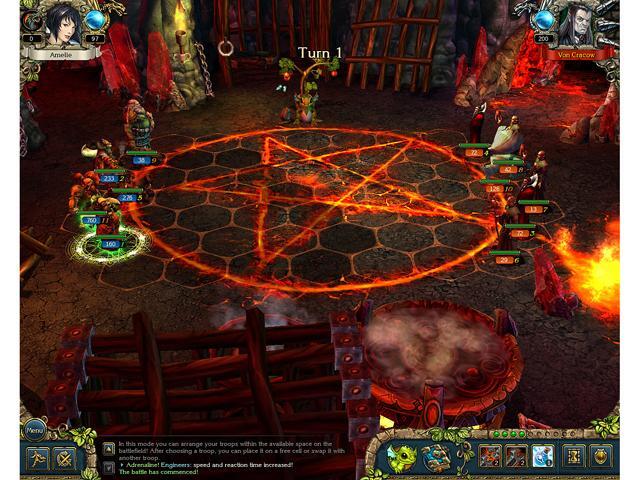The height and width of the screenshot is (480, 640).
Task: Toggle the crossed swords auto-battle button
Action: [66, 458]
